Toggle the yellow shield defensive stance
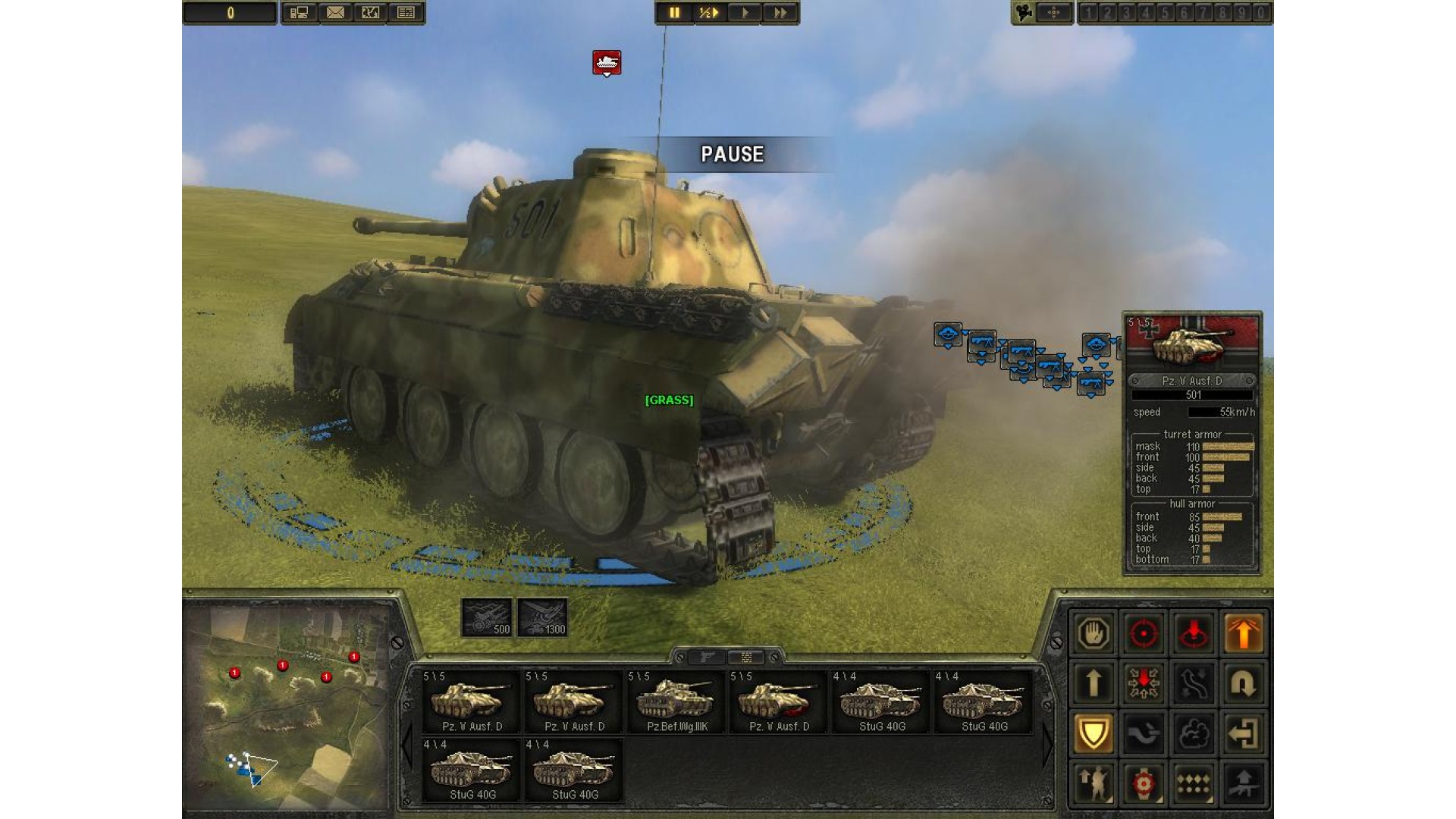 (x=1094, y=733)
